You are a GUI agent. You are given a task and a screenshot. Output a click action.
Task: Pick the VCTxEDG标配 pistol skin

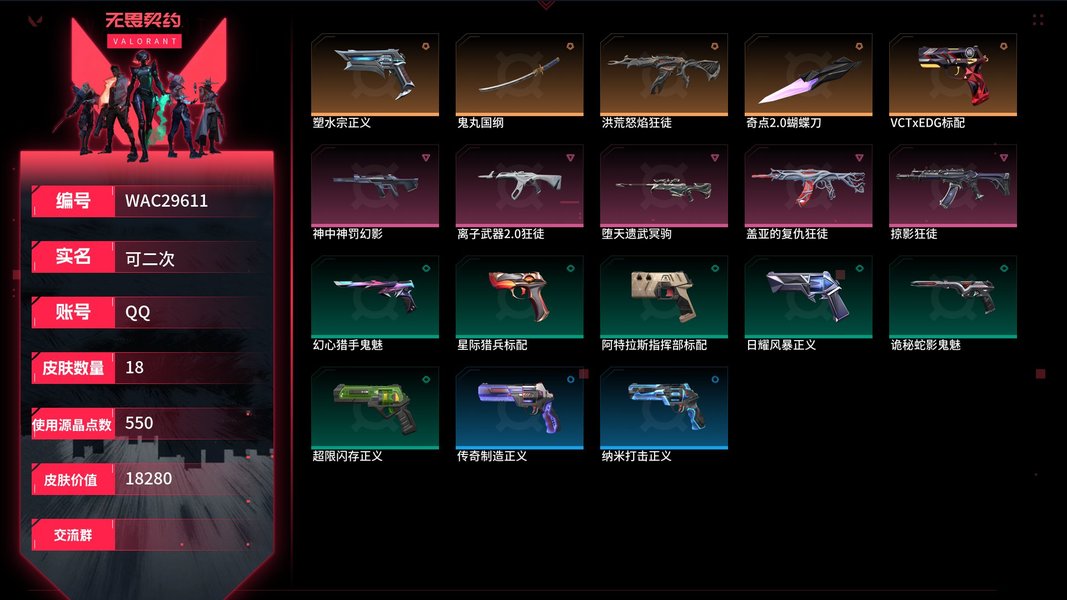[953, 74]
